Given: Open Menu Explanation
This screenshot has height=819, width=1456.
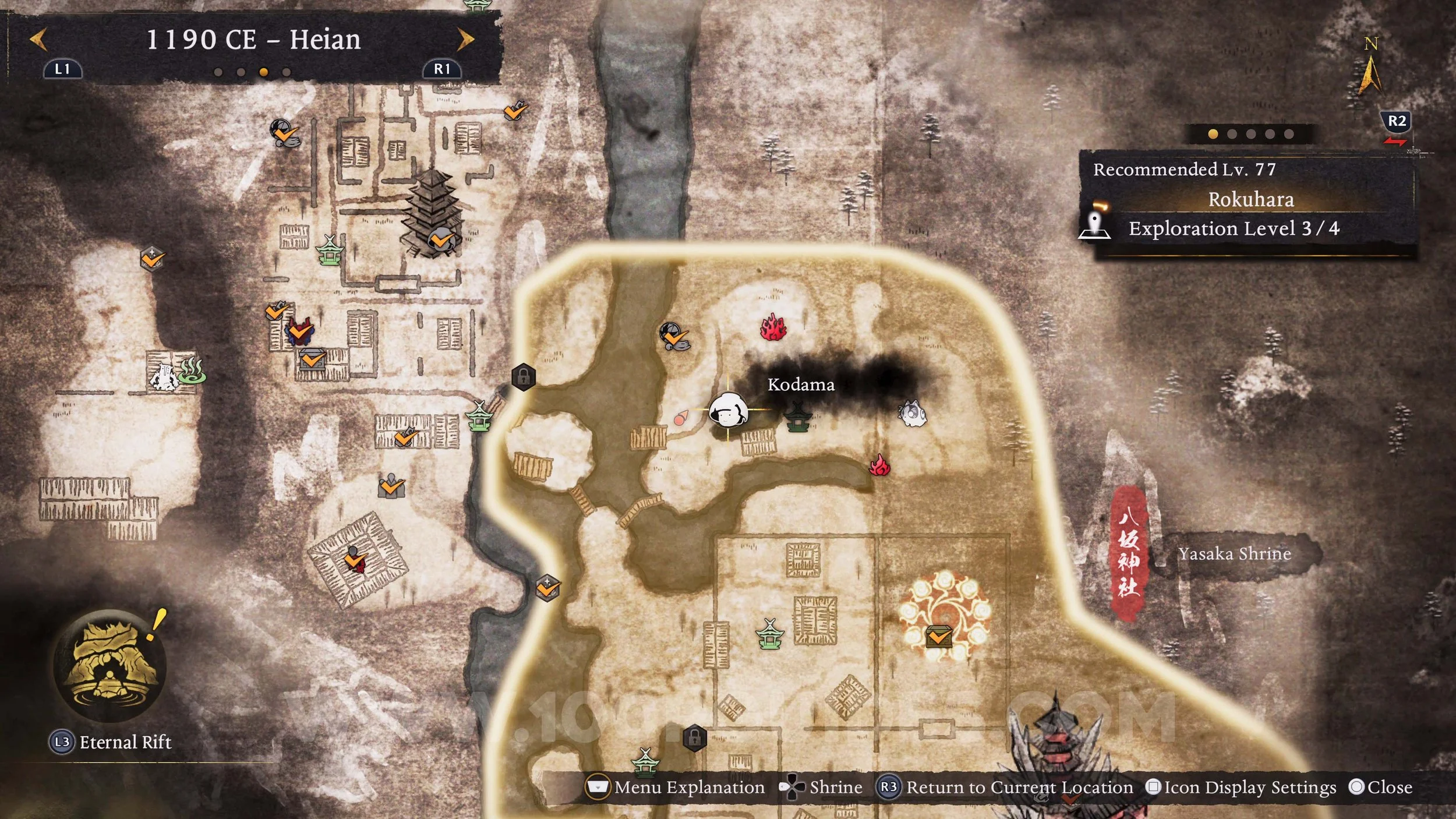Looking at the screenshot, I should tap(676, 787).
